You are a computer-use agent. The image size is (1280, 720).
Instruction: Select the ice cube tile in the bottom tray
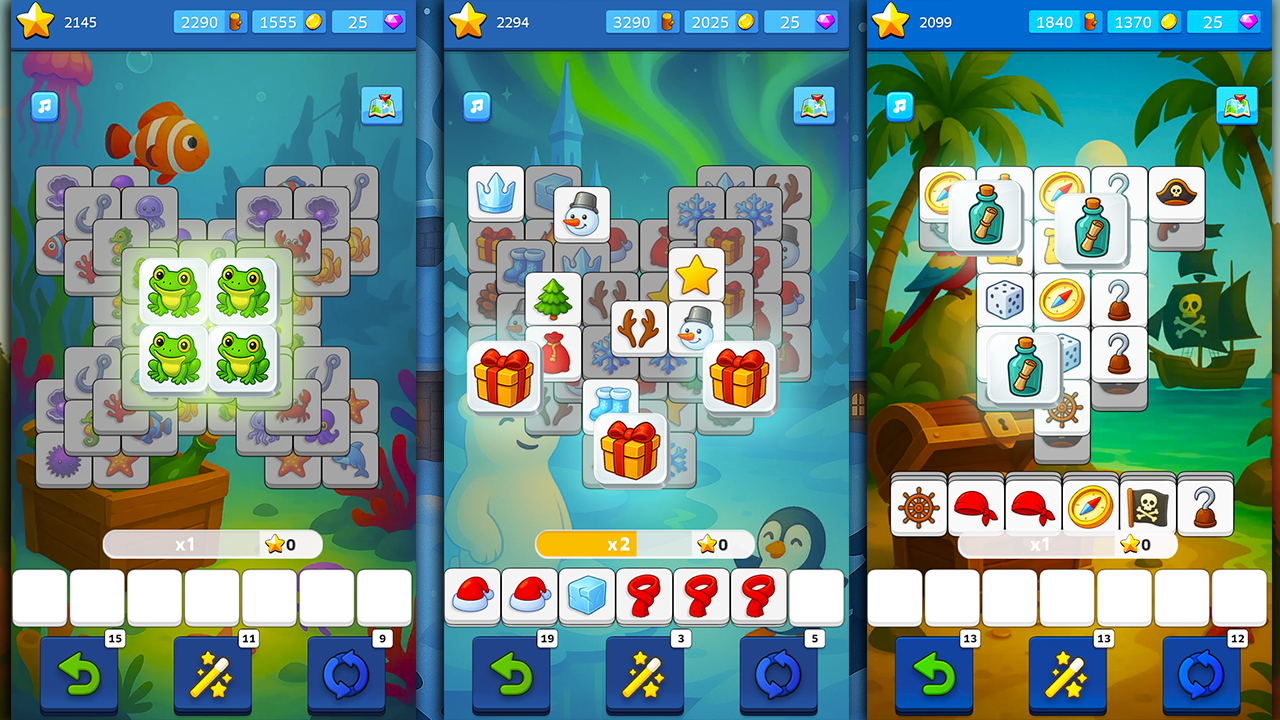point(586,593)
